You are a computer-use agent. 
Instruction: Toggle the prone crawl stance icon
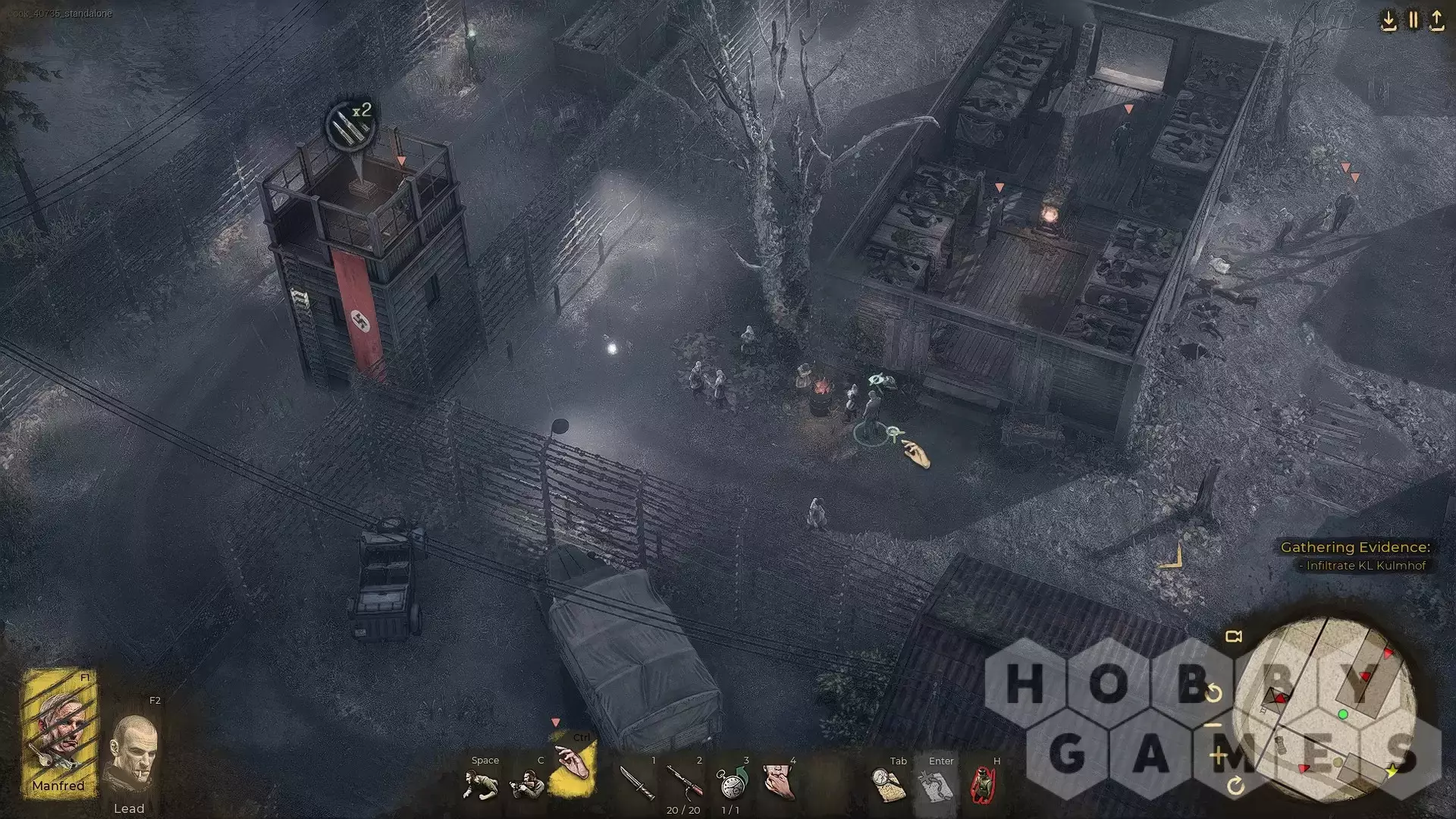(x=480, y=784)
